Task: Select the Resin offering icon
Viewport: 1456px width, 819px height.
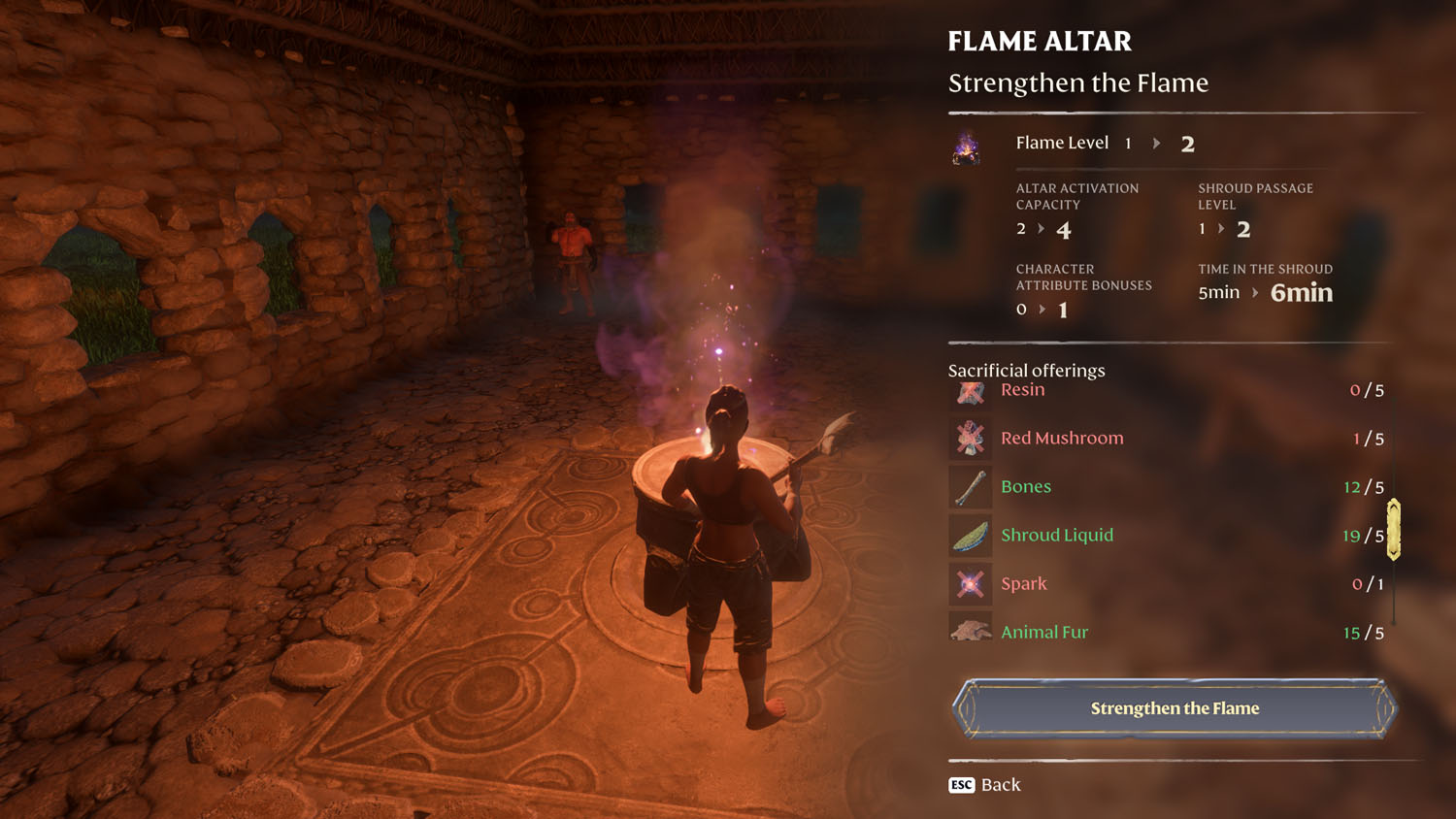Action: point(969,390)
